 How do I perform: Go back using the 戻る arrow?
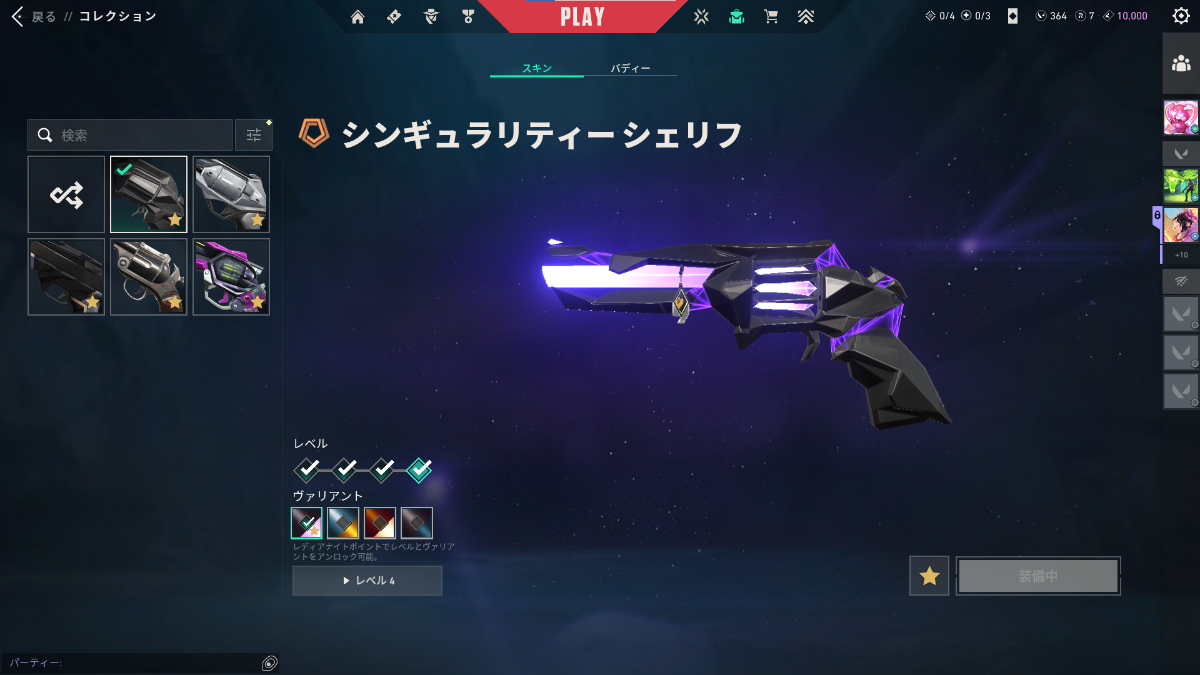(17, 16)
